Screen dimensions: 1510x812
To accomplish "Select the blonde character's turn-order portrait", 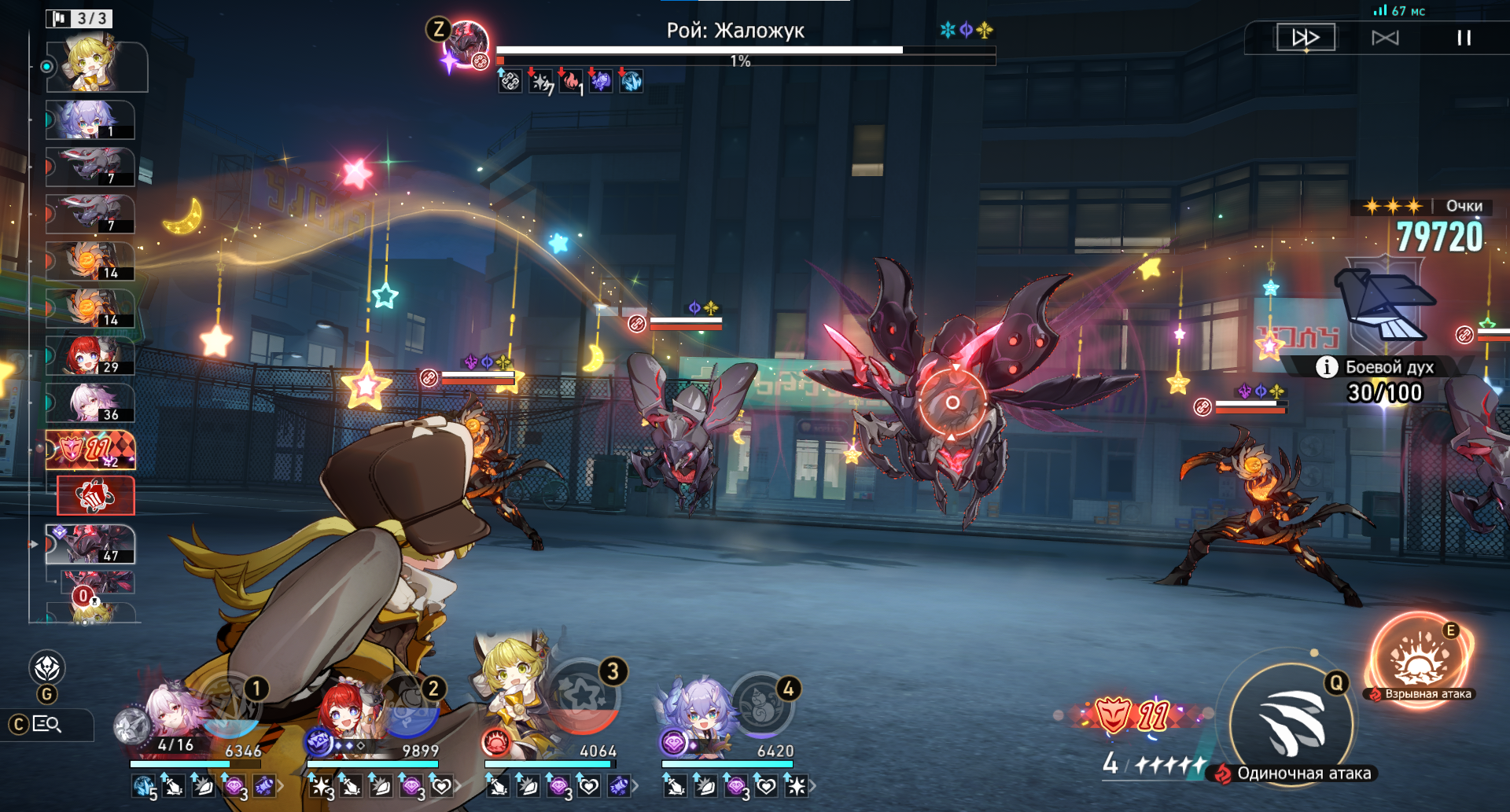I will click(x=96, y=66).
